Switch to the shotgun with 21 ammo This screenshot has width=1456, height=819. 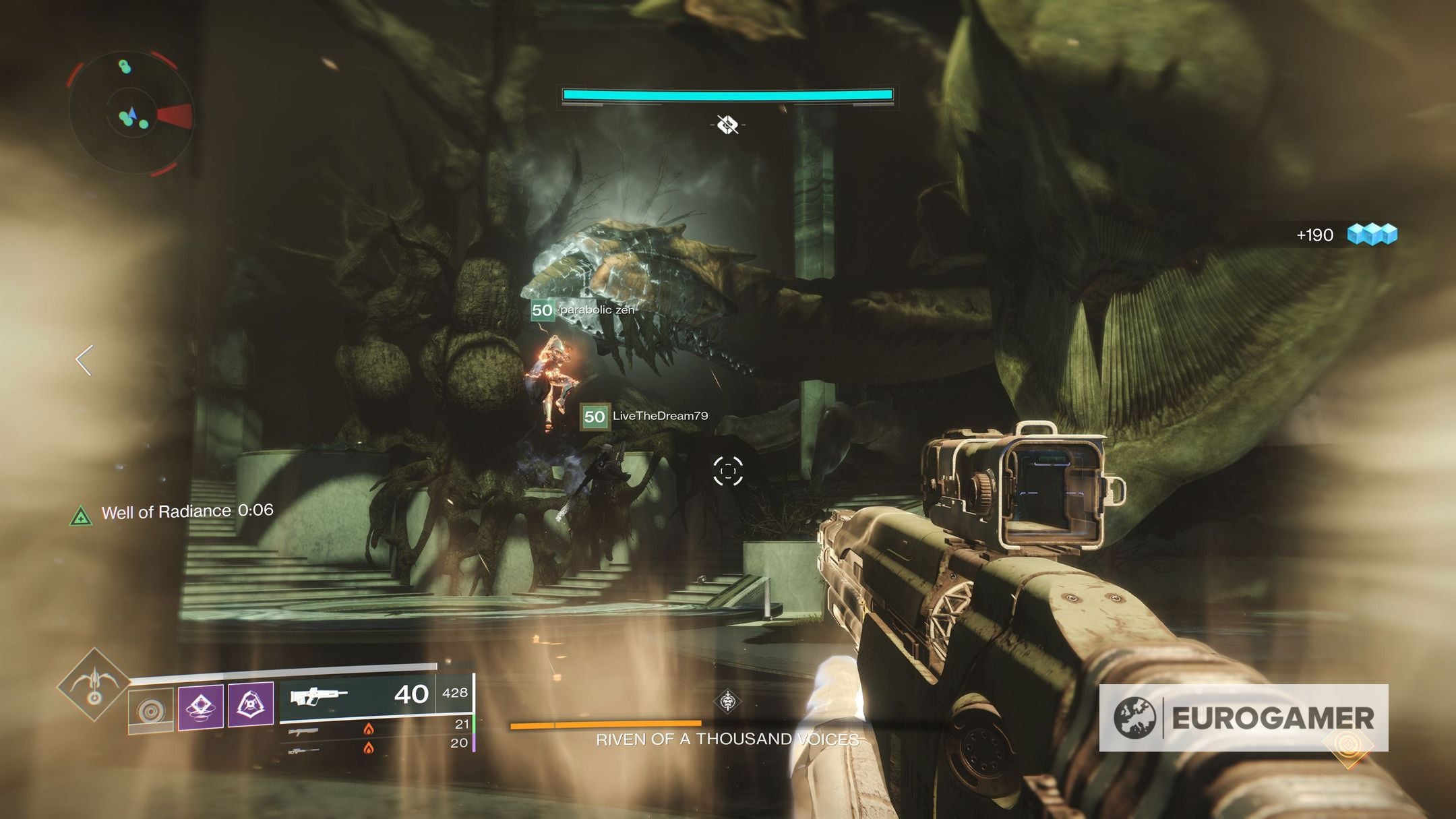[377, 729]
